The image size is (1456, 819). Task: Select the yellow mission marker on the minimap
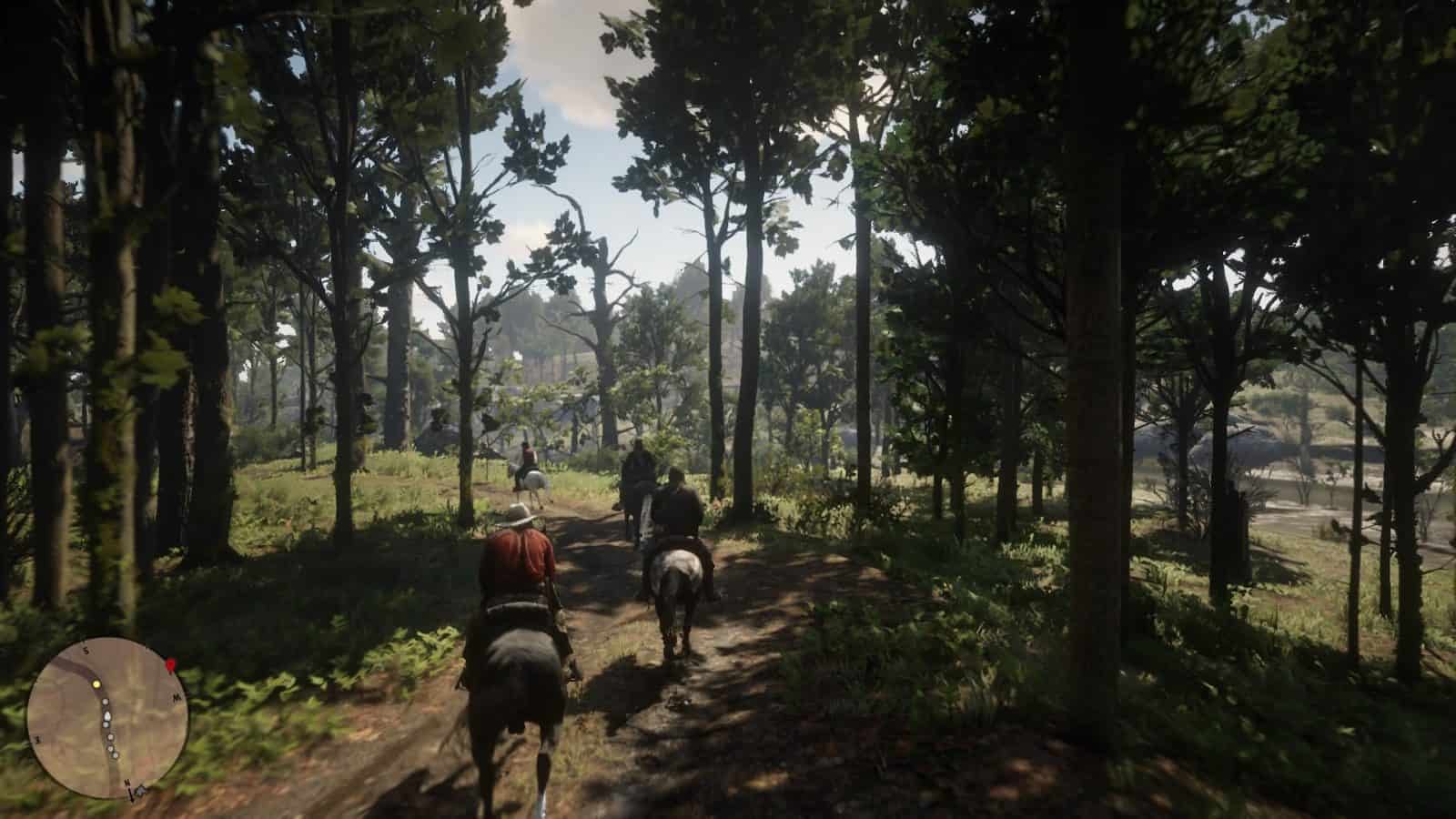[x=96, y=683]
